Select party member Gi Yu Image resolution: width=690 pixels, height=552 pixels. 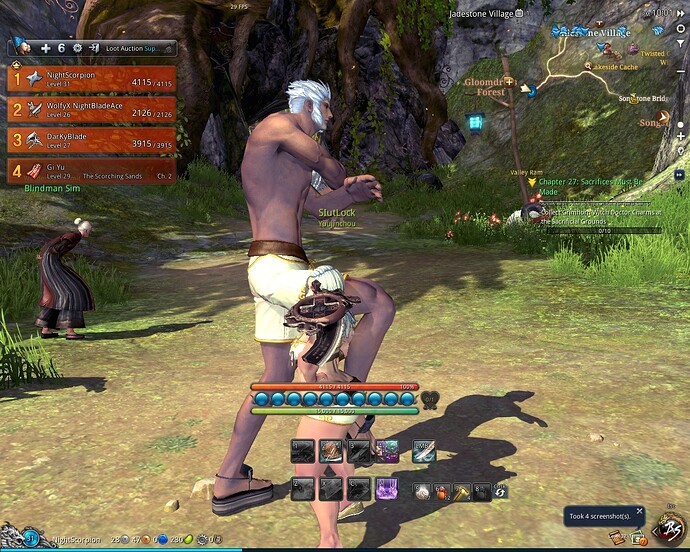coord(91,171)
